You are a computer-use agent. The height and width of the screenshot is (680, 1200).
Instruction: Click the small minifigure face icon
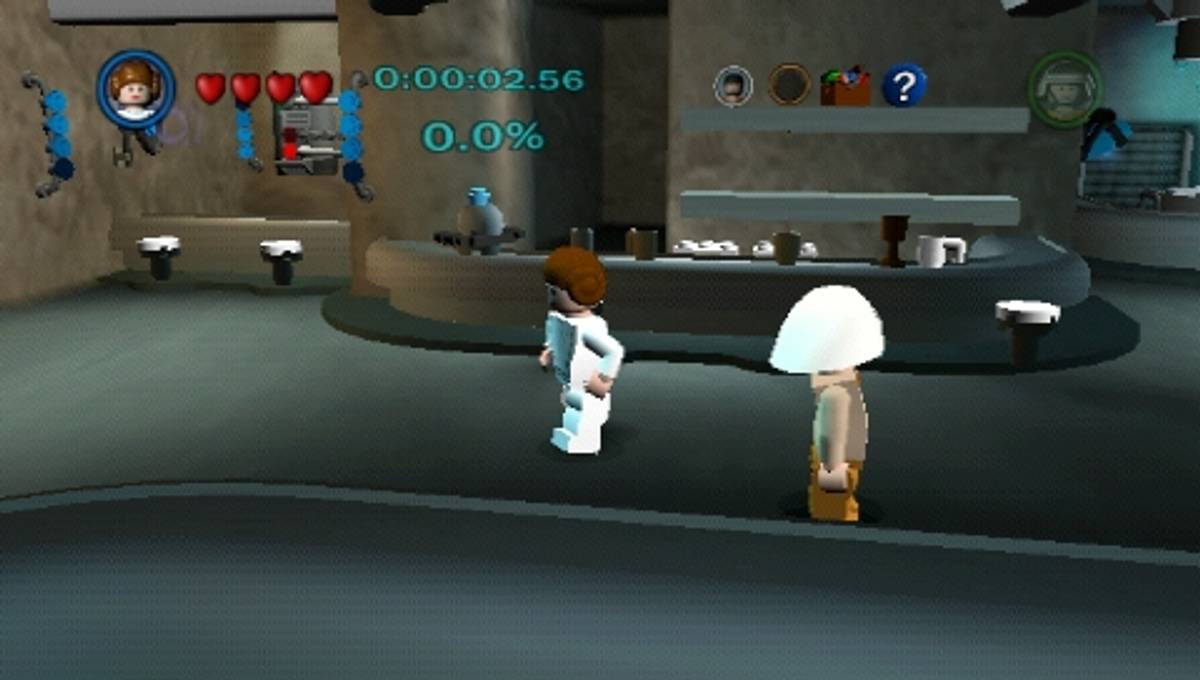(x=733, y=86)
